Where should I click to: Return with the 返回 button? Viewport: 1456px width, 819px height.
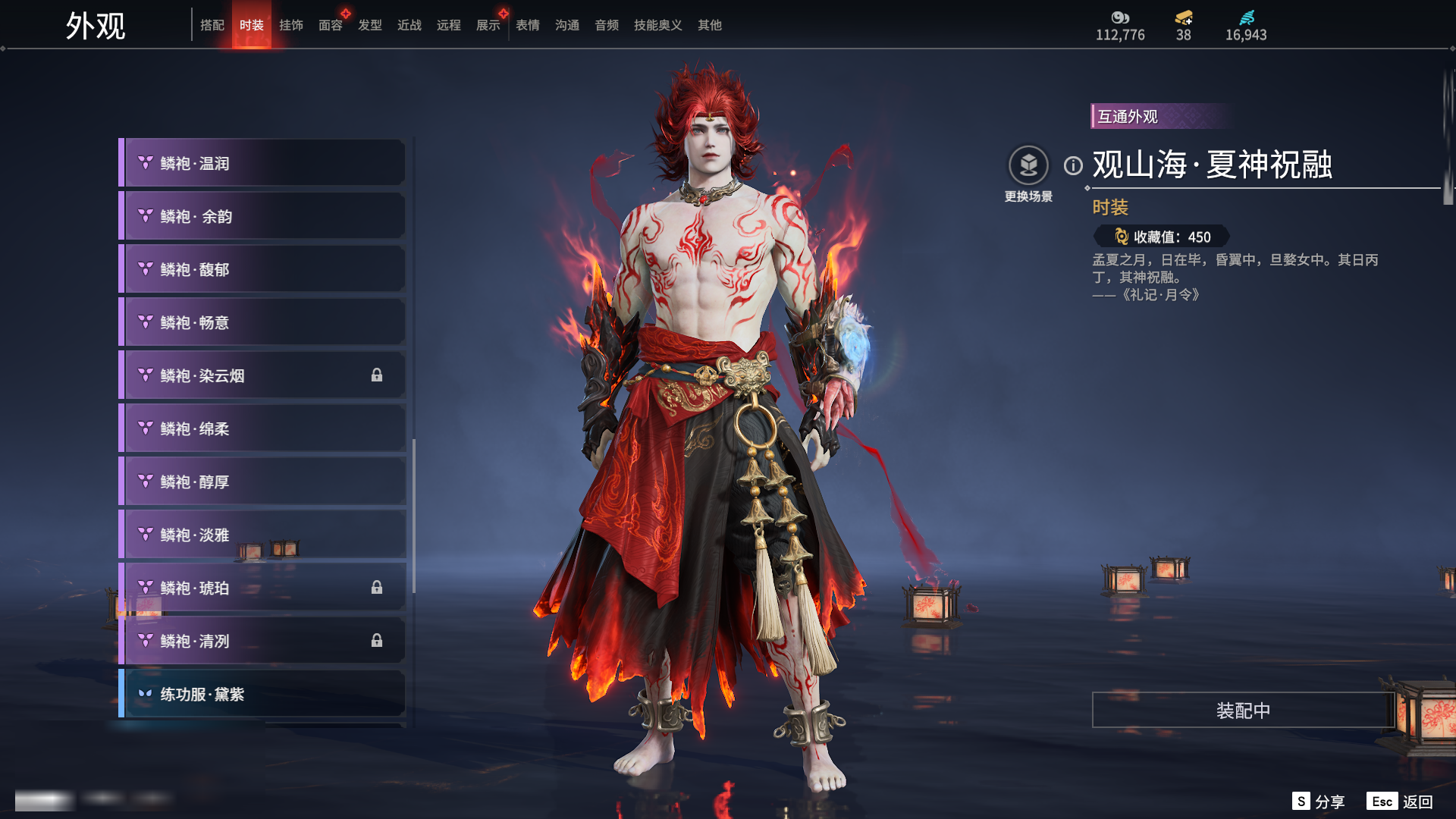click(x=1400, y=802)
